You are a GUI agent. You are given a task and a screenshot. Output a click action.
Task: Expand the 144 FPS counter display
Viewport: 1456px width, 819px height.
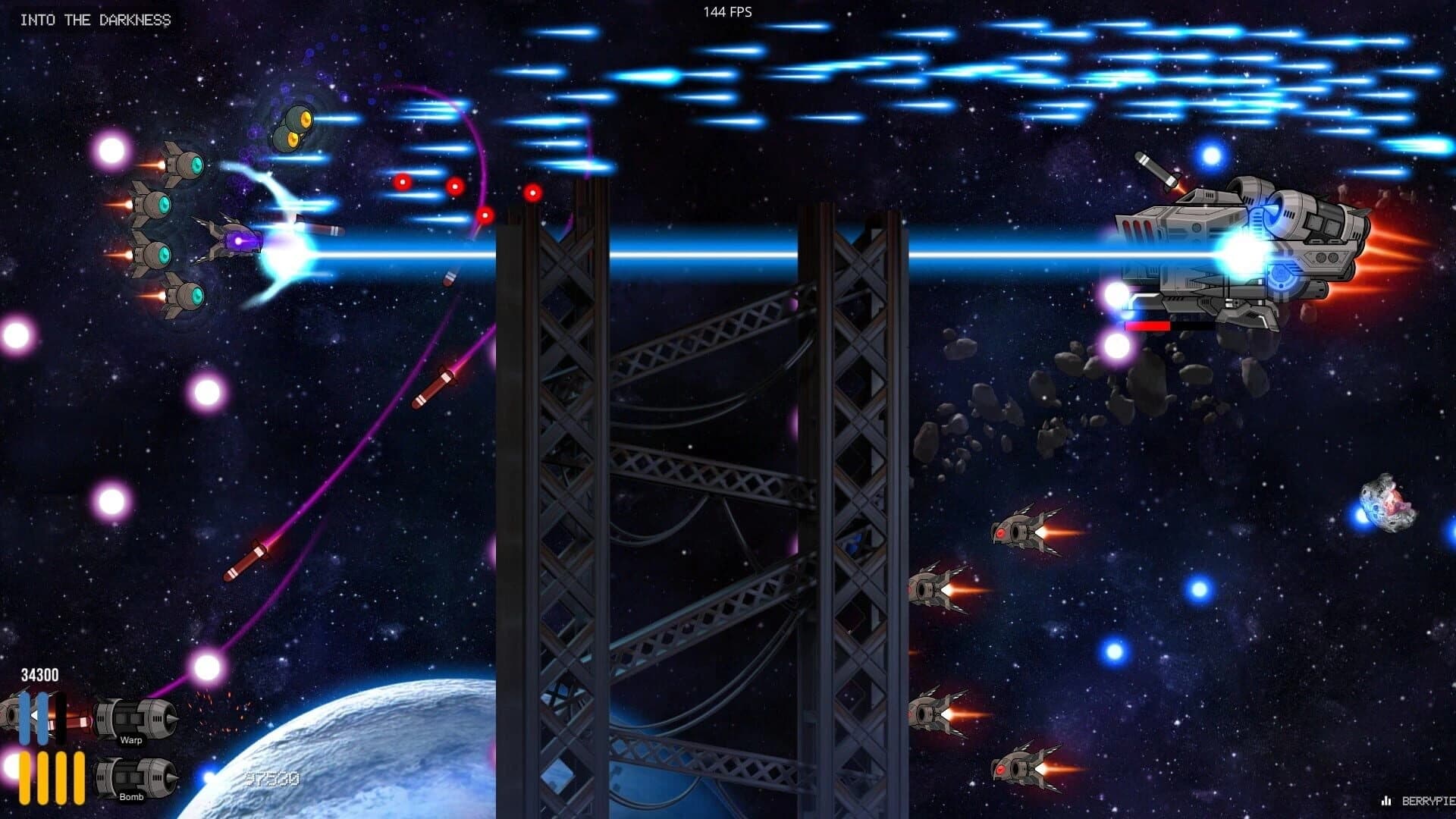pyautogui.click(x=726, y=11)
